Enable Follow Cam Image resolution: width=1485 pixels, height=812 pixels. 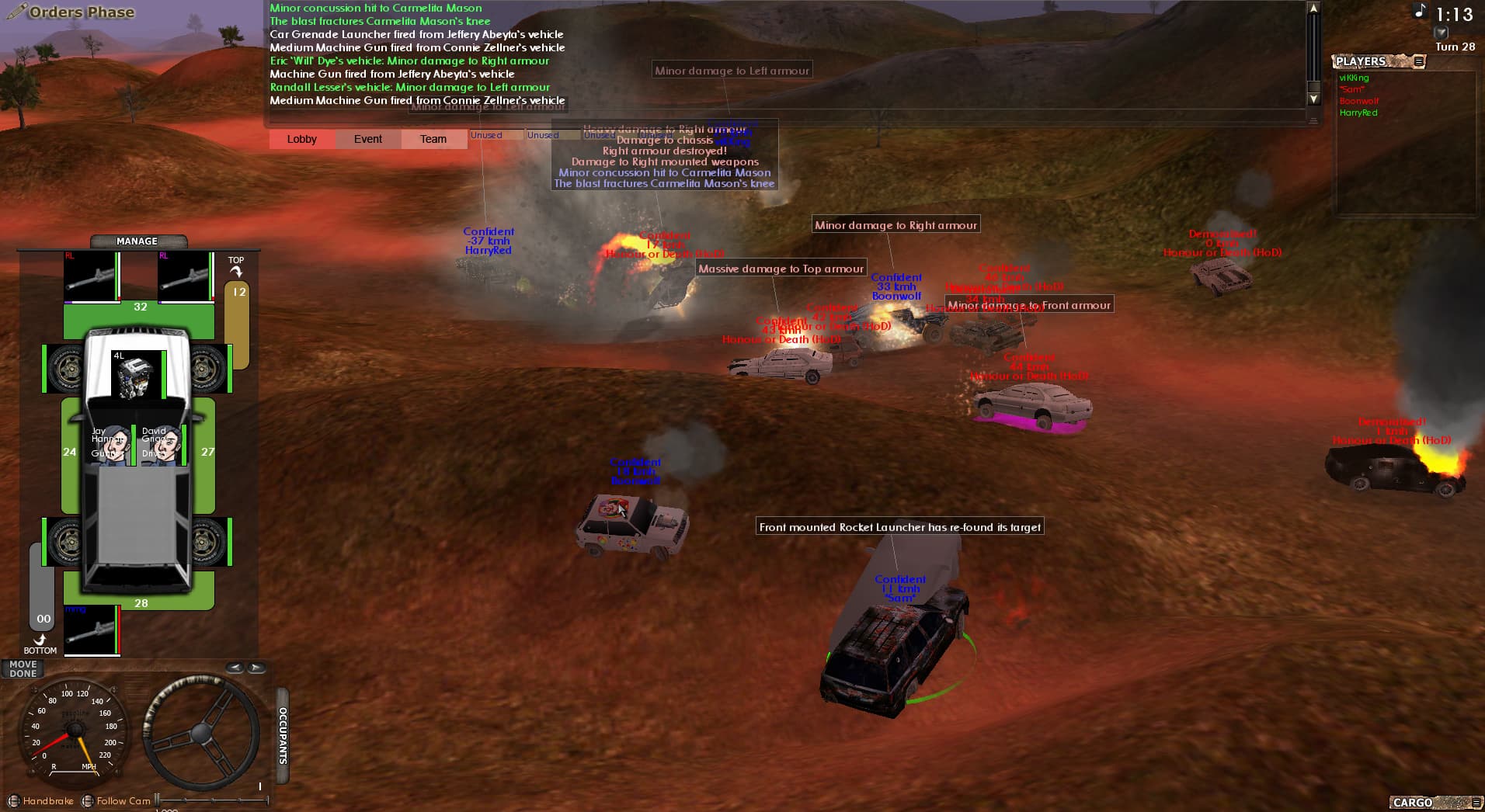87,800
